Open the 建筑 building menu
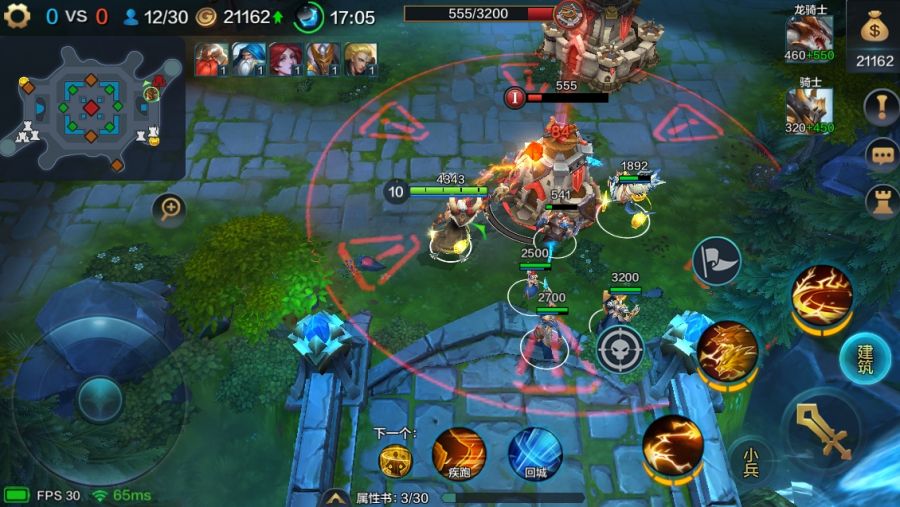This screenshot has width=900, height=507. coord(864,359)
